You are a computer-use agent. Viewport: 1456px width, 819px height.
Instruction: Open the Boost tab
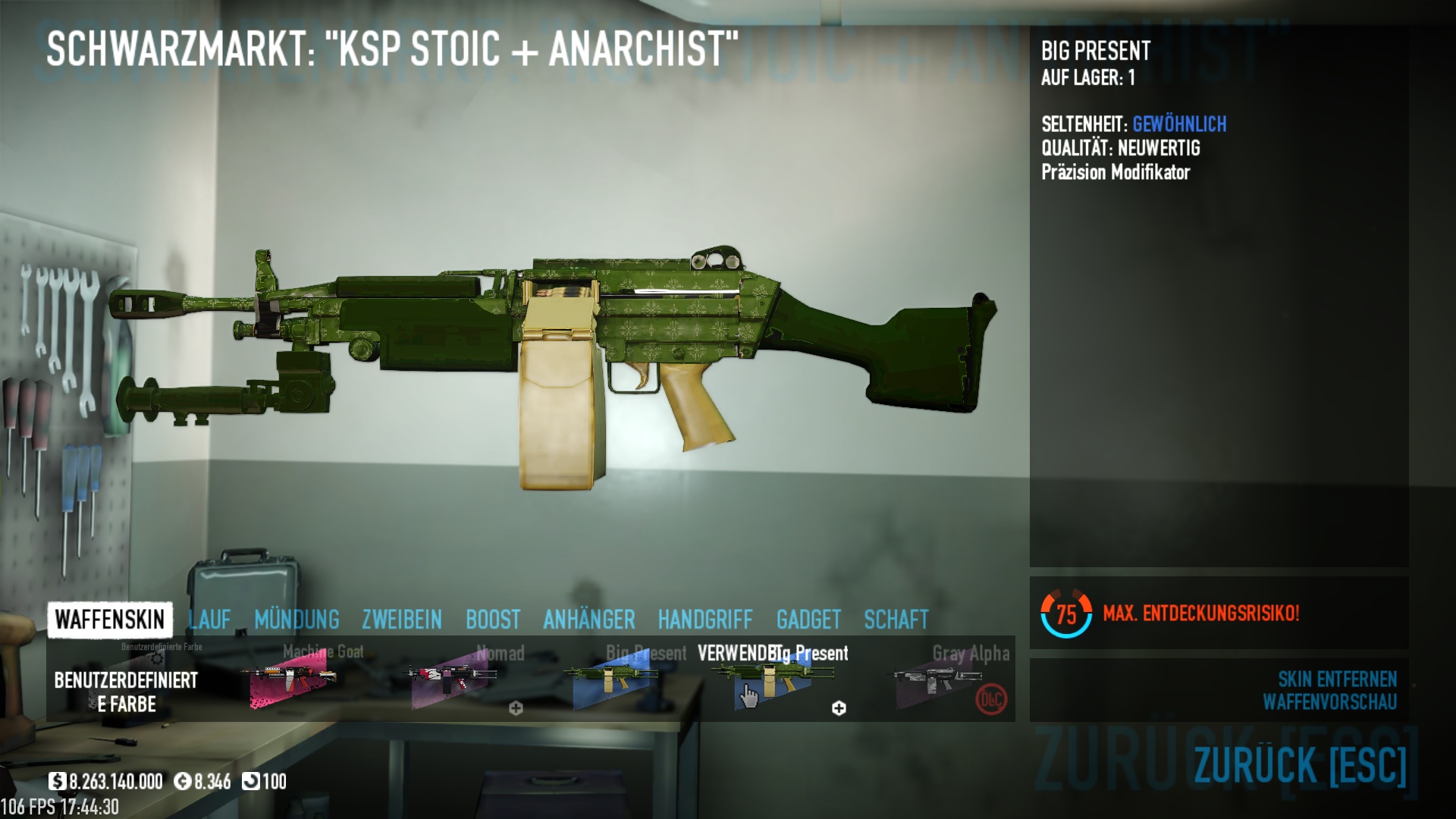pyautogui.click(x=493, y=620)
